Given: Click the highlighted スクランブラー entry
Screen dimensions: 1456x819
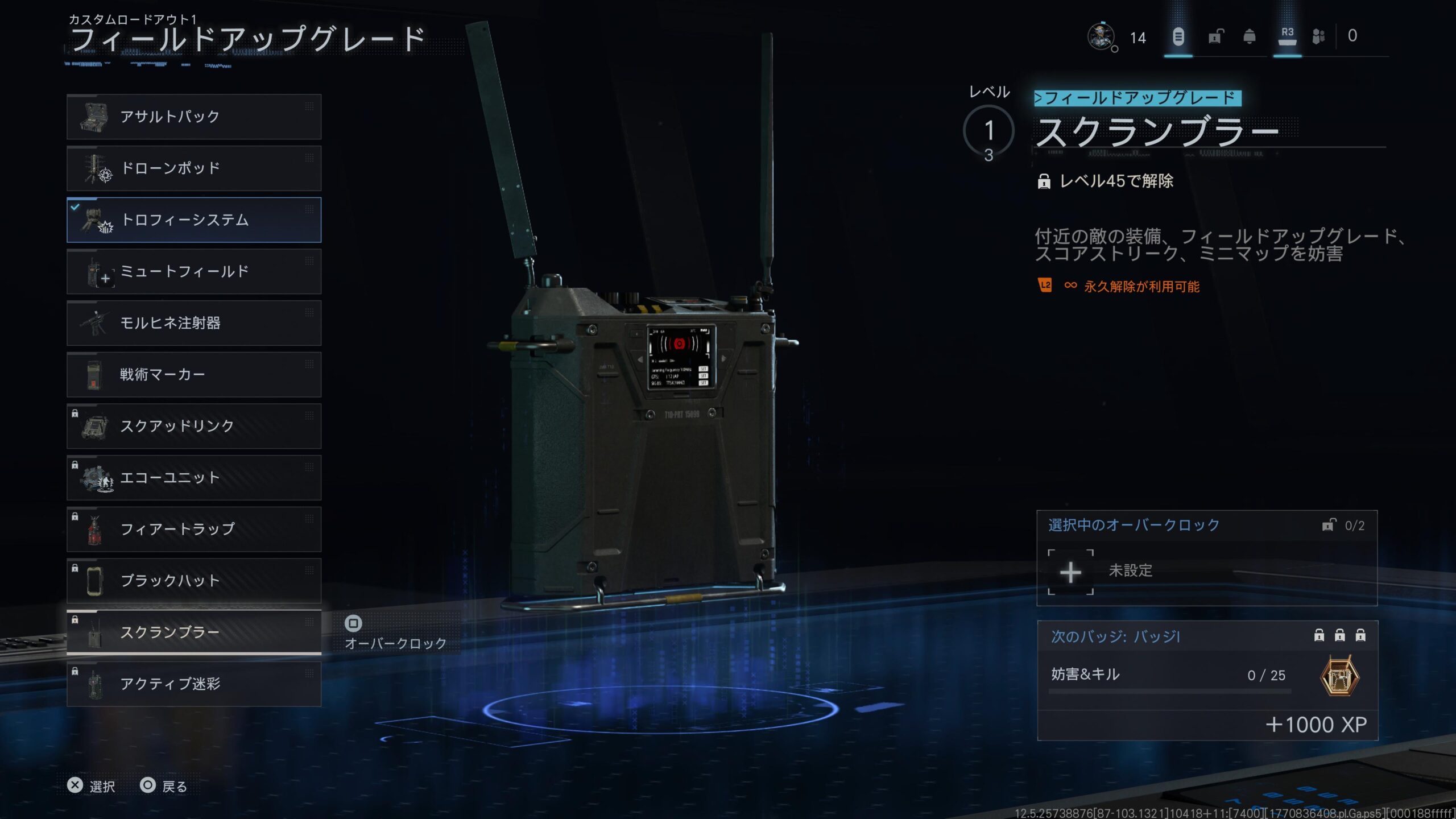Looking at the screenshot, I should click(193, 632).
